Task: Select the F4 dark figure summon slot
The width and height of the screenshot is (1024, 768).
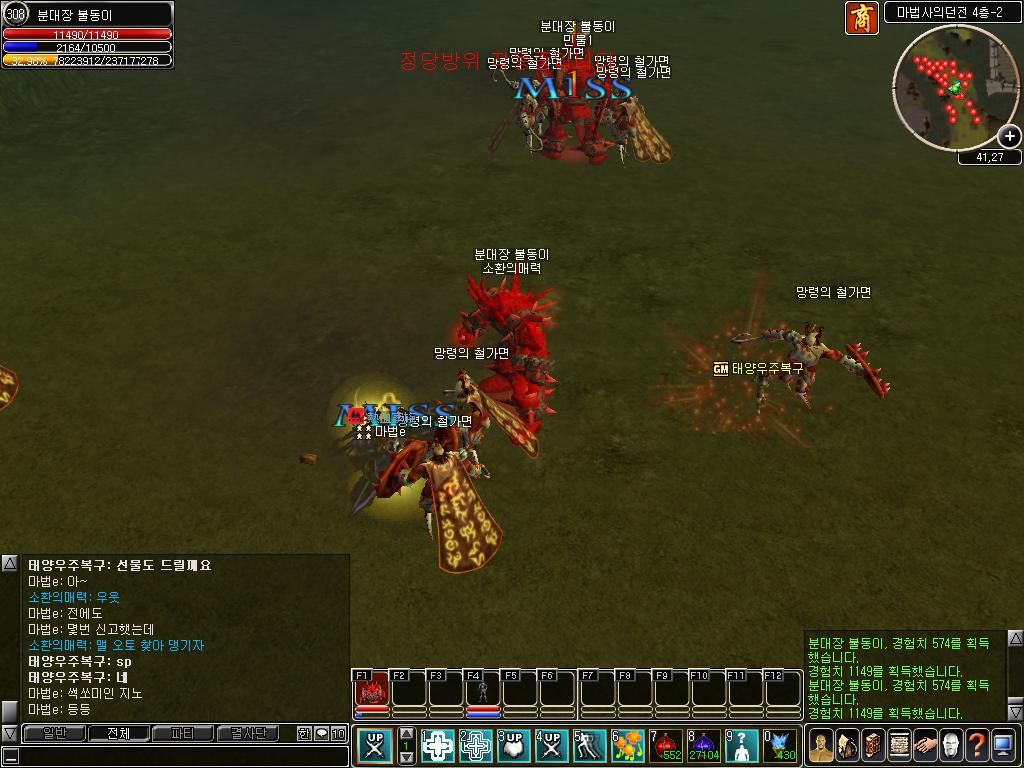Action: click(483, 691)
